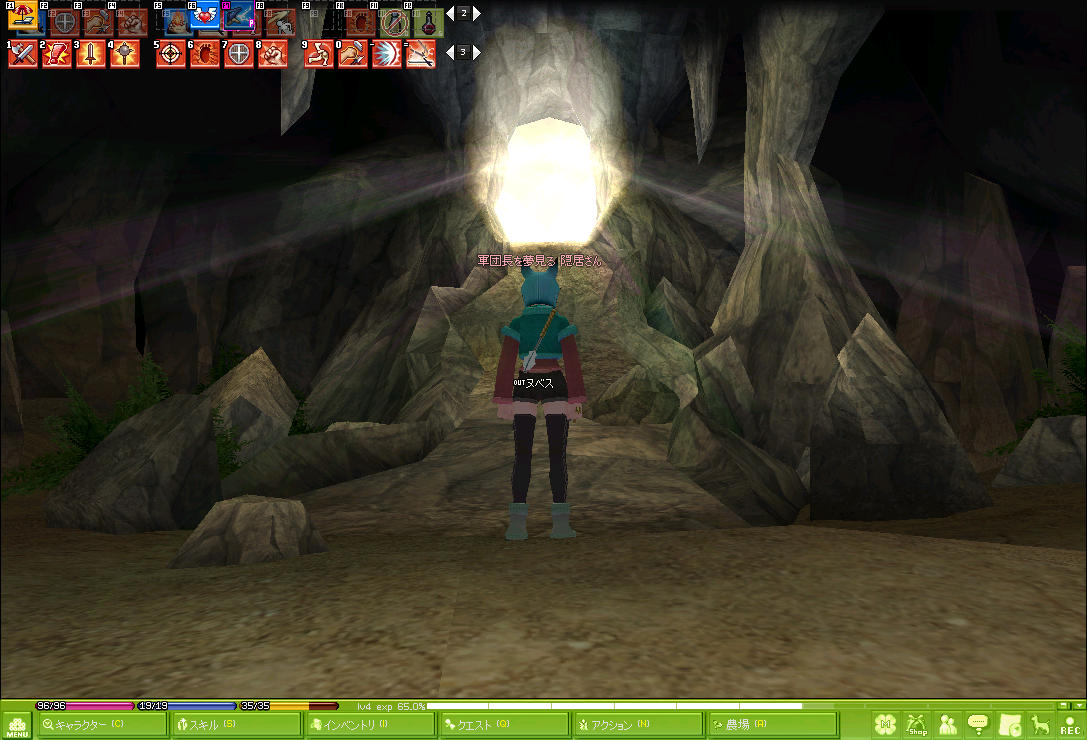This screenshot has width=1087, height=740.
Task: Activate the crosshair target skill
Action: coord(171,54)
